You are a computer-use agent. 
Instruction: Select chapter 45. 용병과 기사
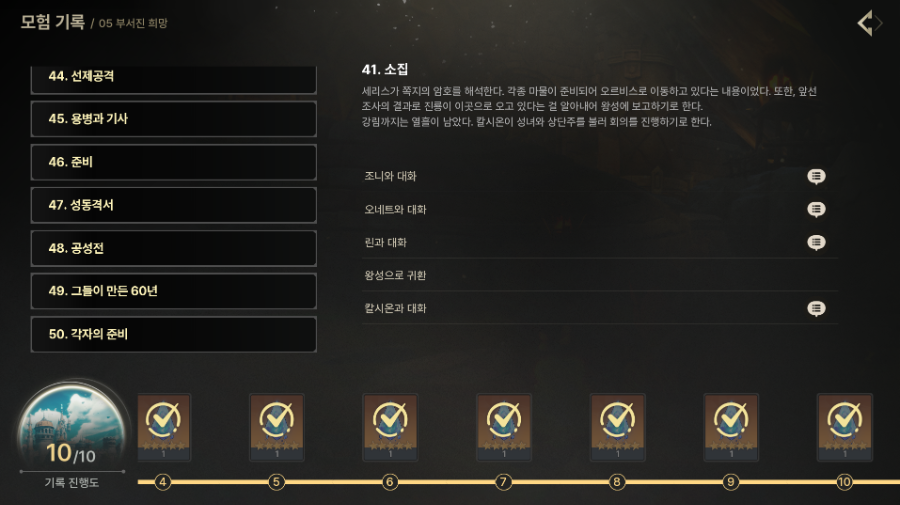point(174,119)
